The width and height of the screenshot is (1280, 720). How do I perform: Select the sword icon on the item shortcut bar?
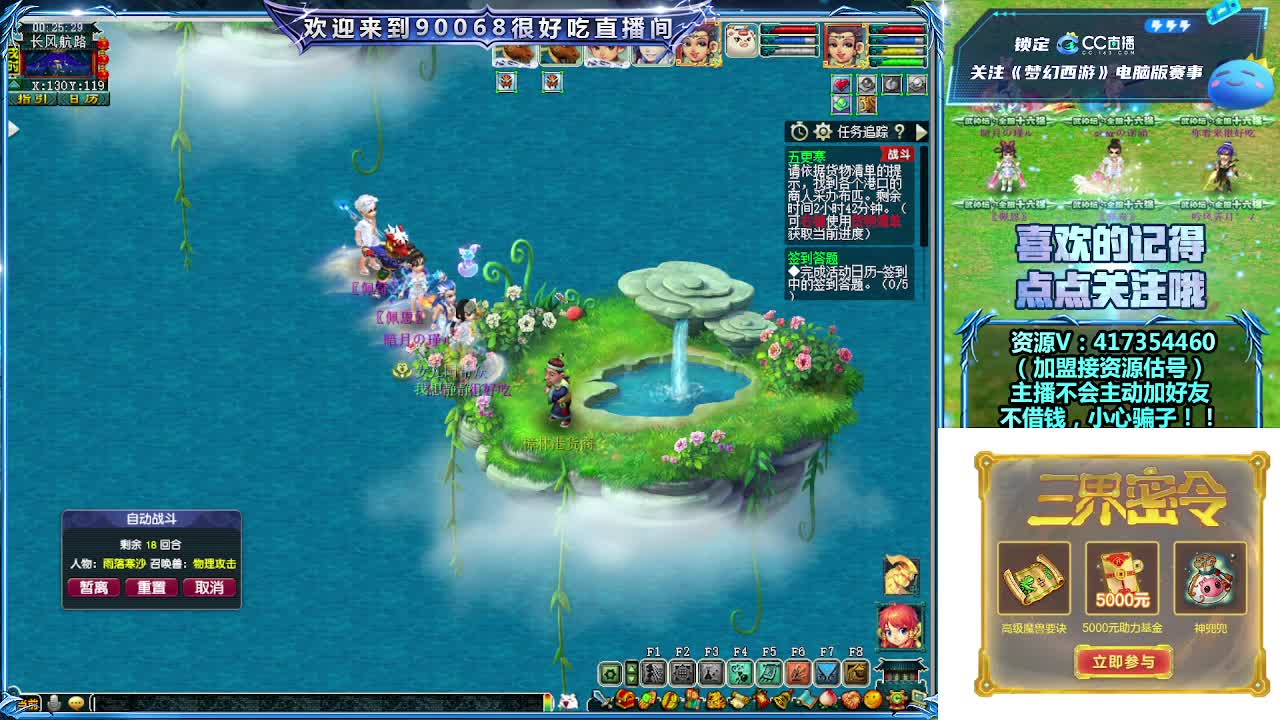click(x=597, y=698)
